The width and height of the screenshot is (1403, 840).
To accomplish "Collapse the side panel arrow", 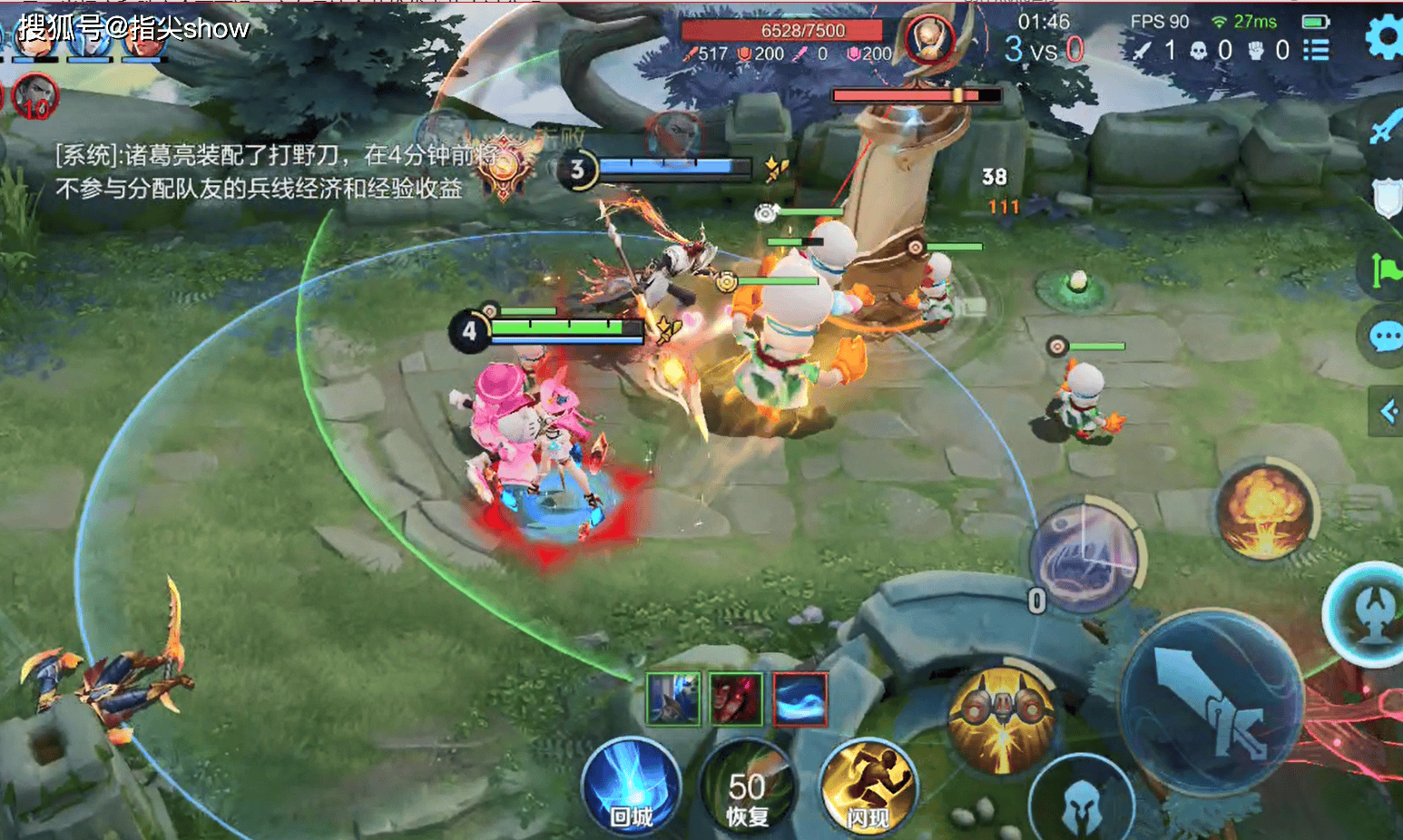I will click(x=1388, y=412).
